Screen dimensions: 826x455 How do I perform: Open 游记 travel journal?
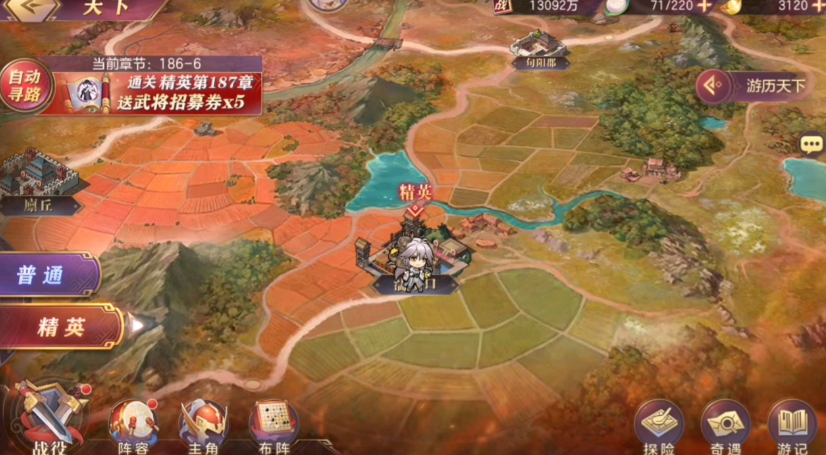[x=792, y=427]
